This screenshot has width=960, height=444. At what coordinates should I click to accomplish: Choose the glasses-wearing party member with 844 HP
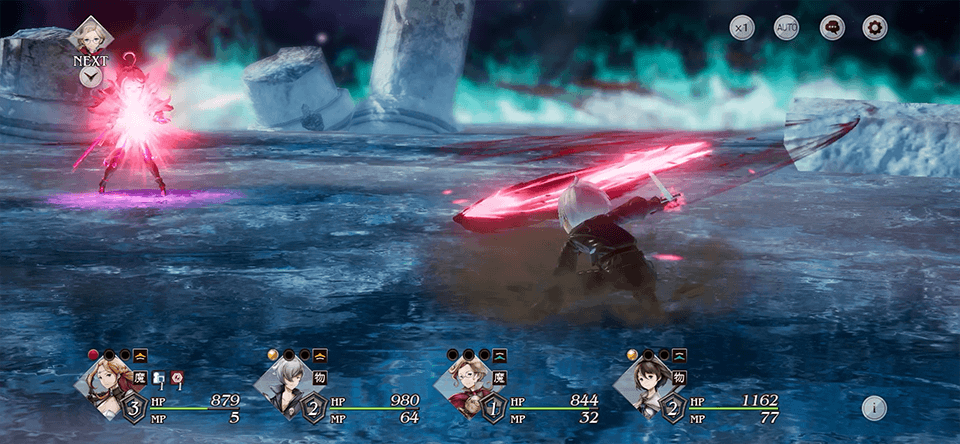461,385
